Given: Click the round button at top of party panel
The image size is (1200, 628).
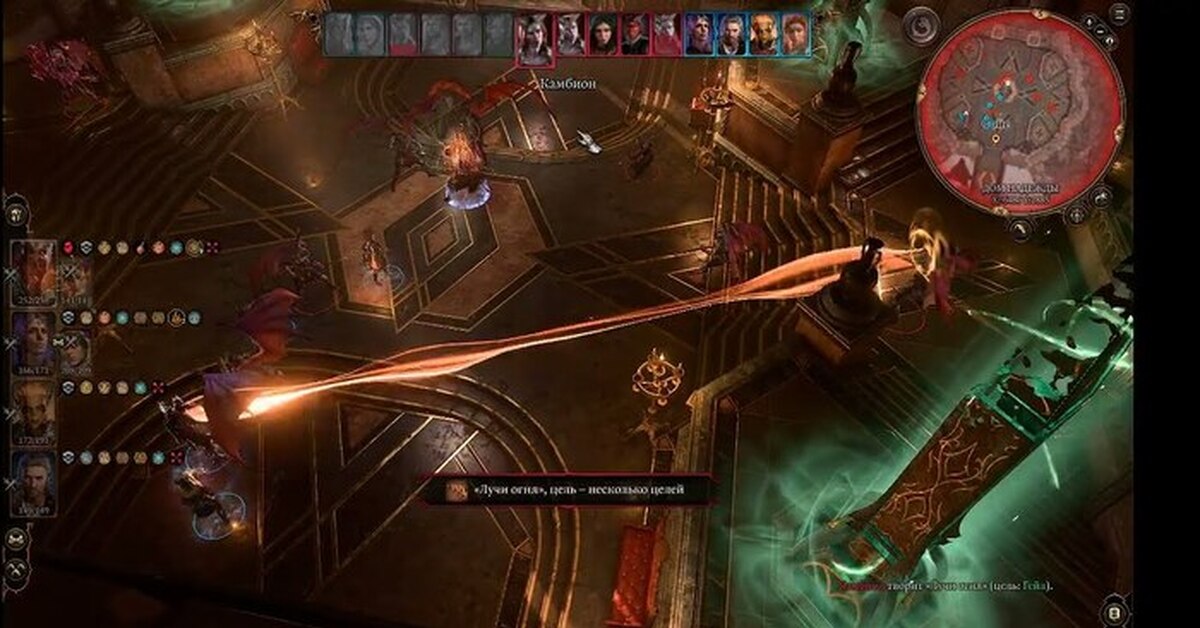Looking at the screenshot, I should click(x=16, y=213).
